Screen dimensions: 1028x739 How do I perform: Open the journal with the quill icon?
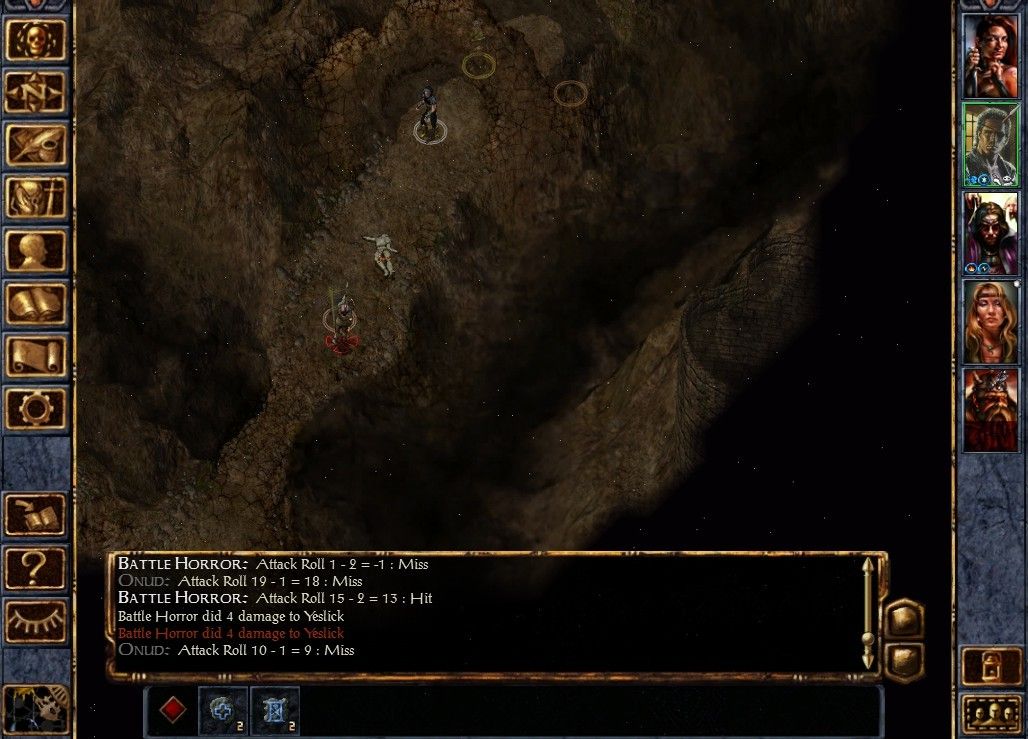click(x=36, y=145)
